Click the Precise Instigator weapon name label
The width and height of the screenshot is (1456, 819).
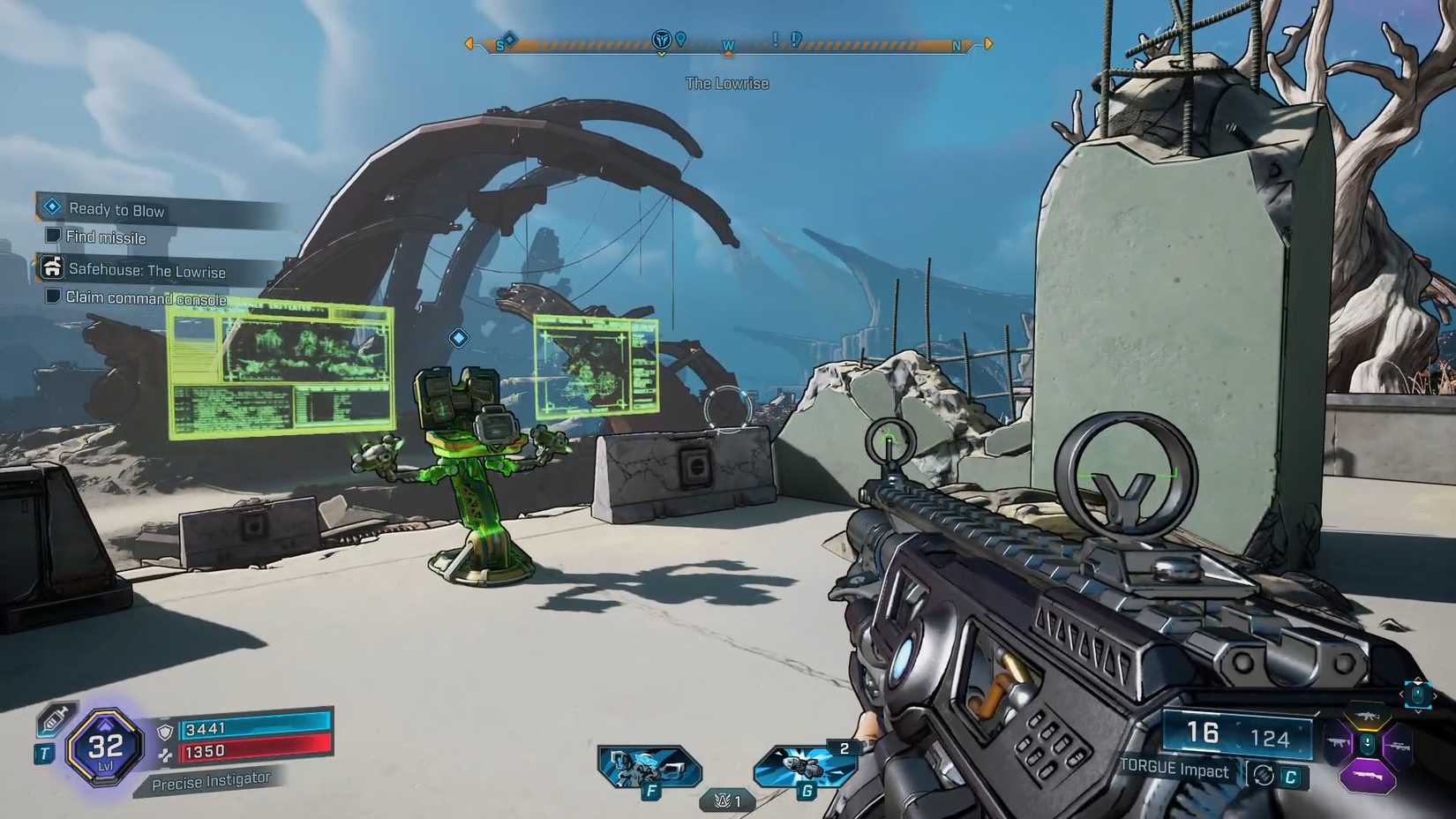coord(212,780)
